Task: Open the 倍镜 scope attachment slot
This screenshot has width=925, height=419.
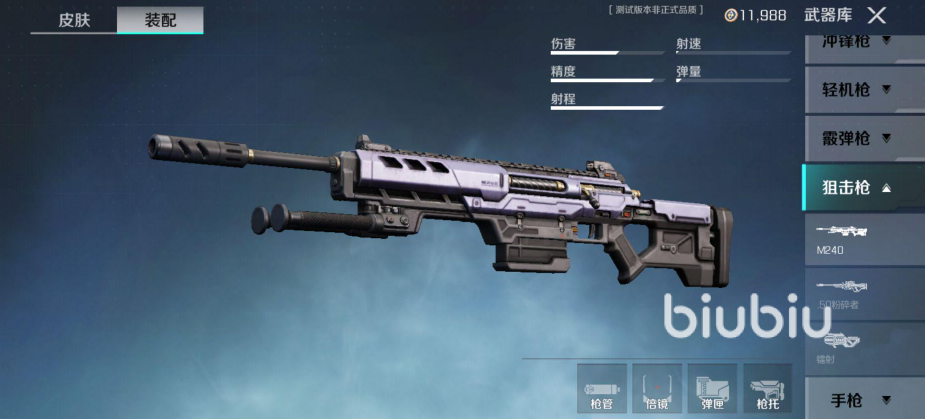Action: (x=657, y=389)
